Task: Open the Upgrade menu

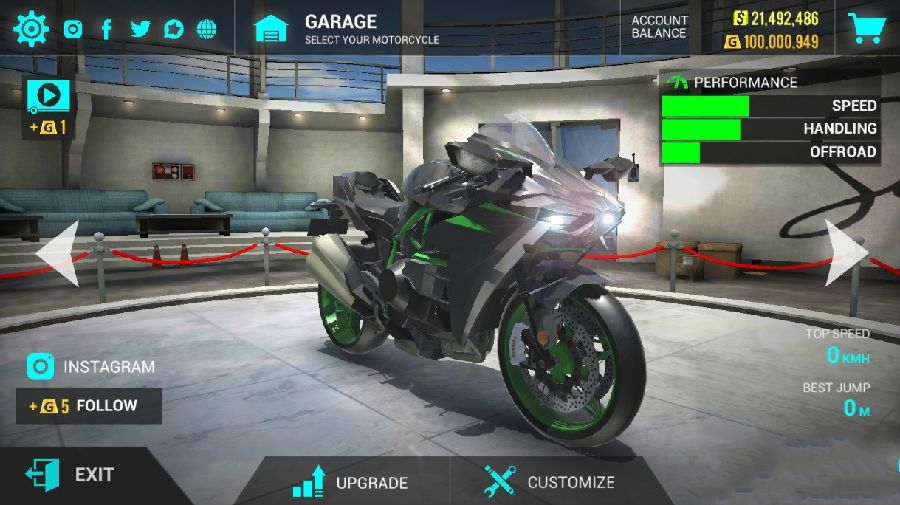Action: 351,481
